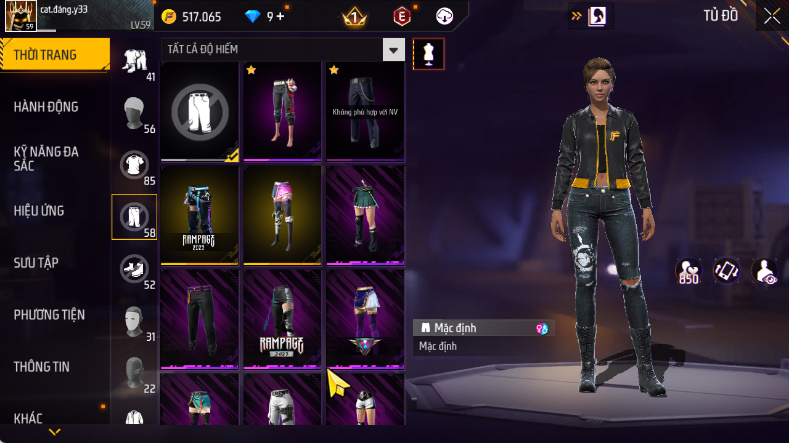Expand the TẤT CẢ ĐỘ HIẾM rarity dropdown
This screenshot has width=789, height=443.
[394, 50]
